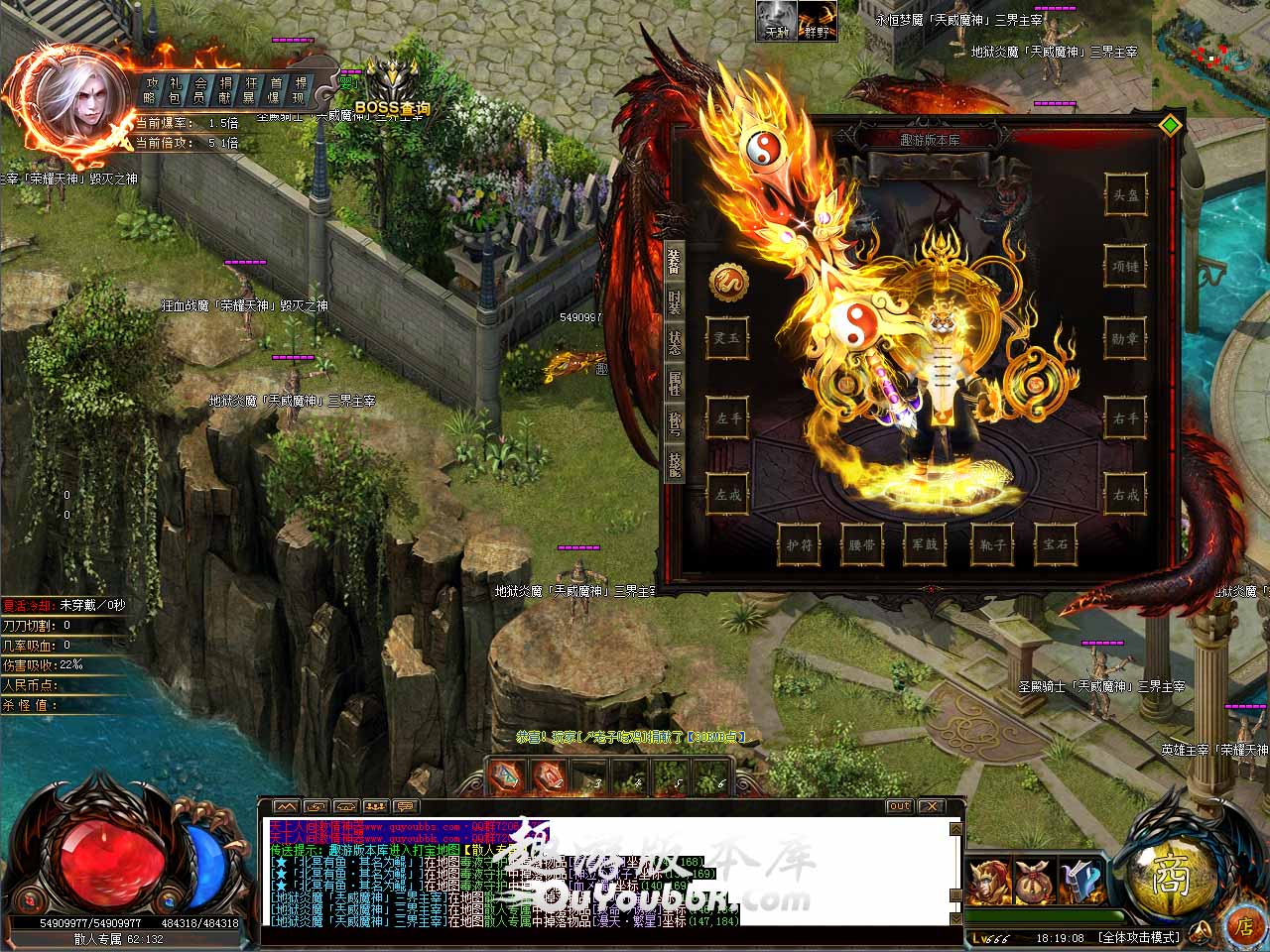Switch to the 状态 status tab

[x=675, y=342]
